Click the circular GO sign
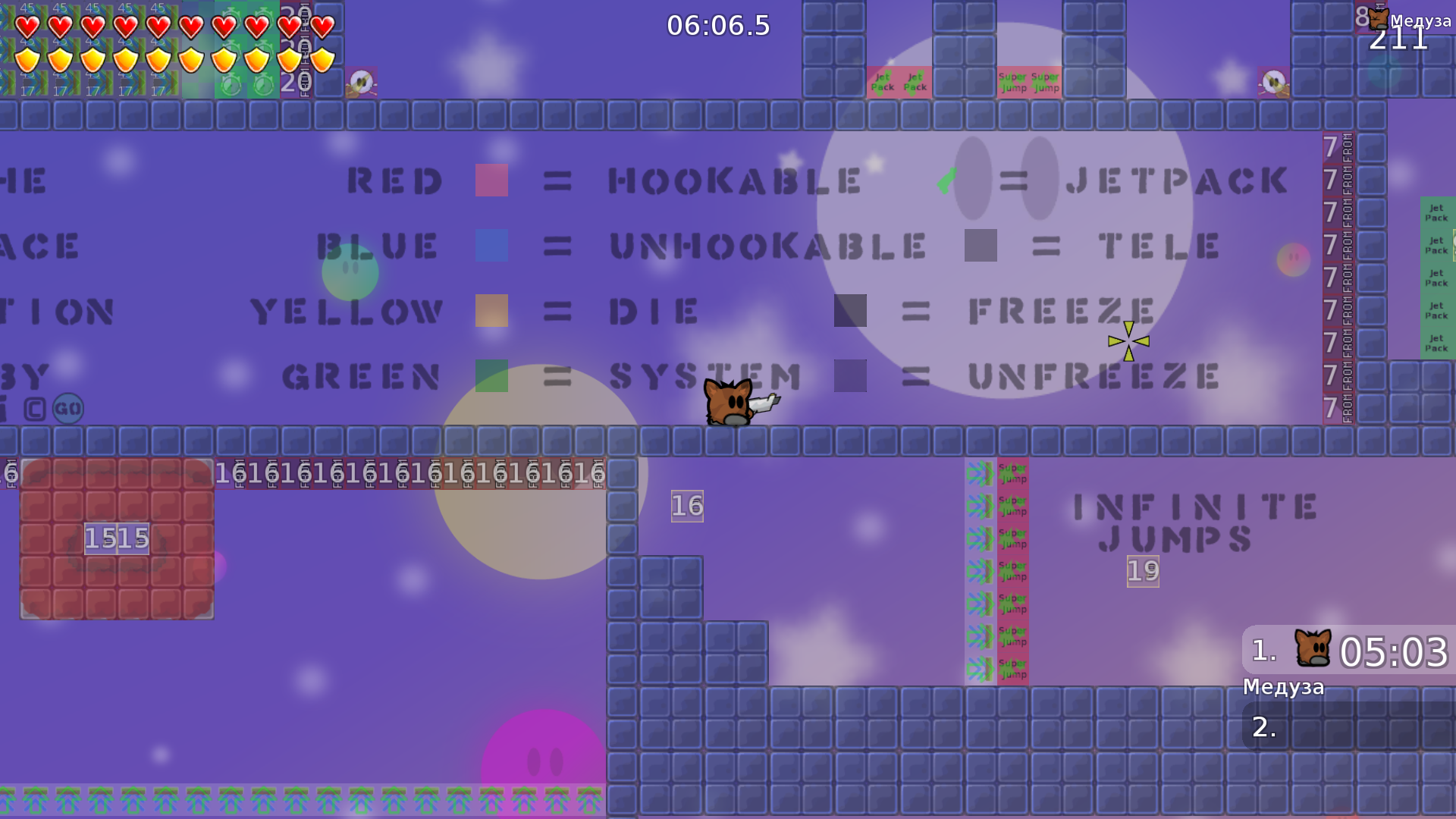 (67, 408)
